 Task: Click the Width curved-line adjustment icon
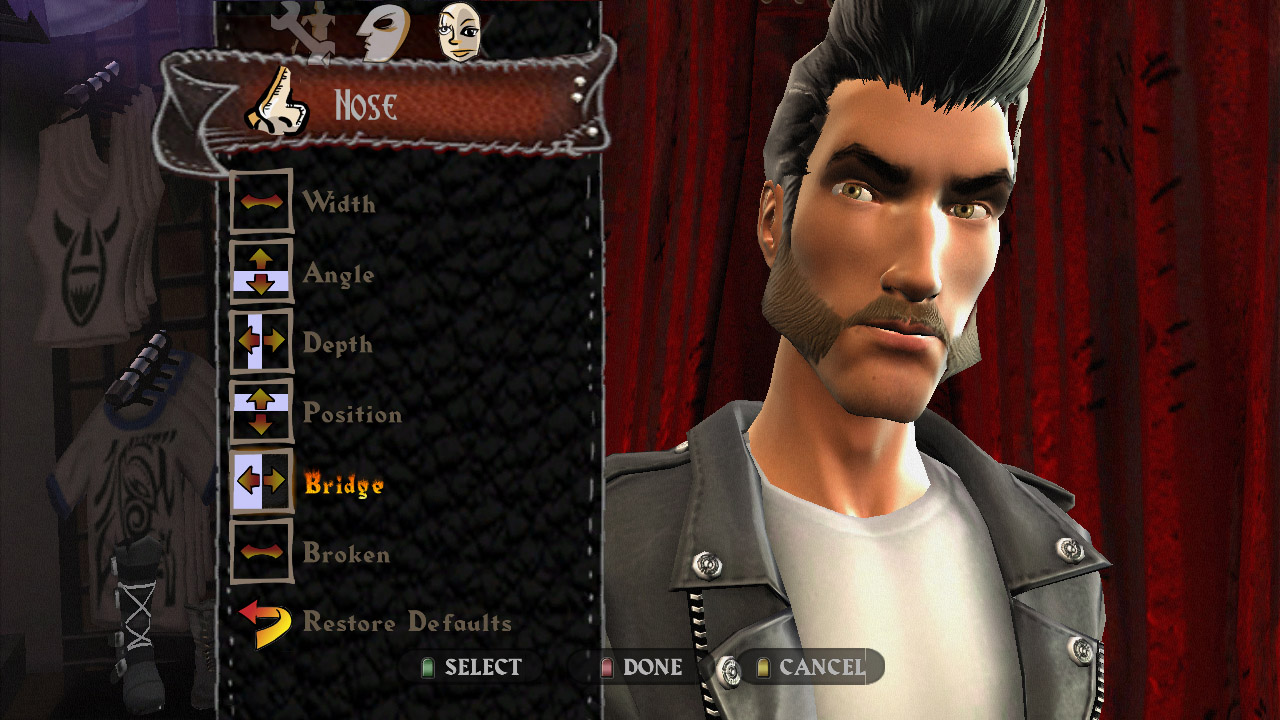tap(261, 202)
